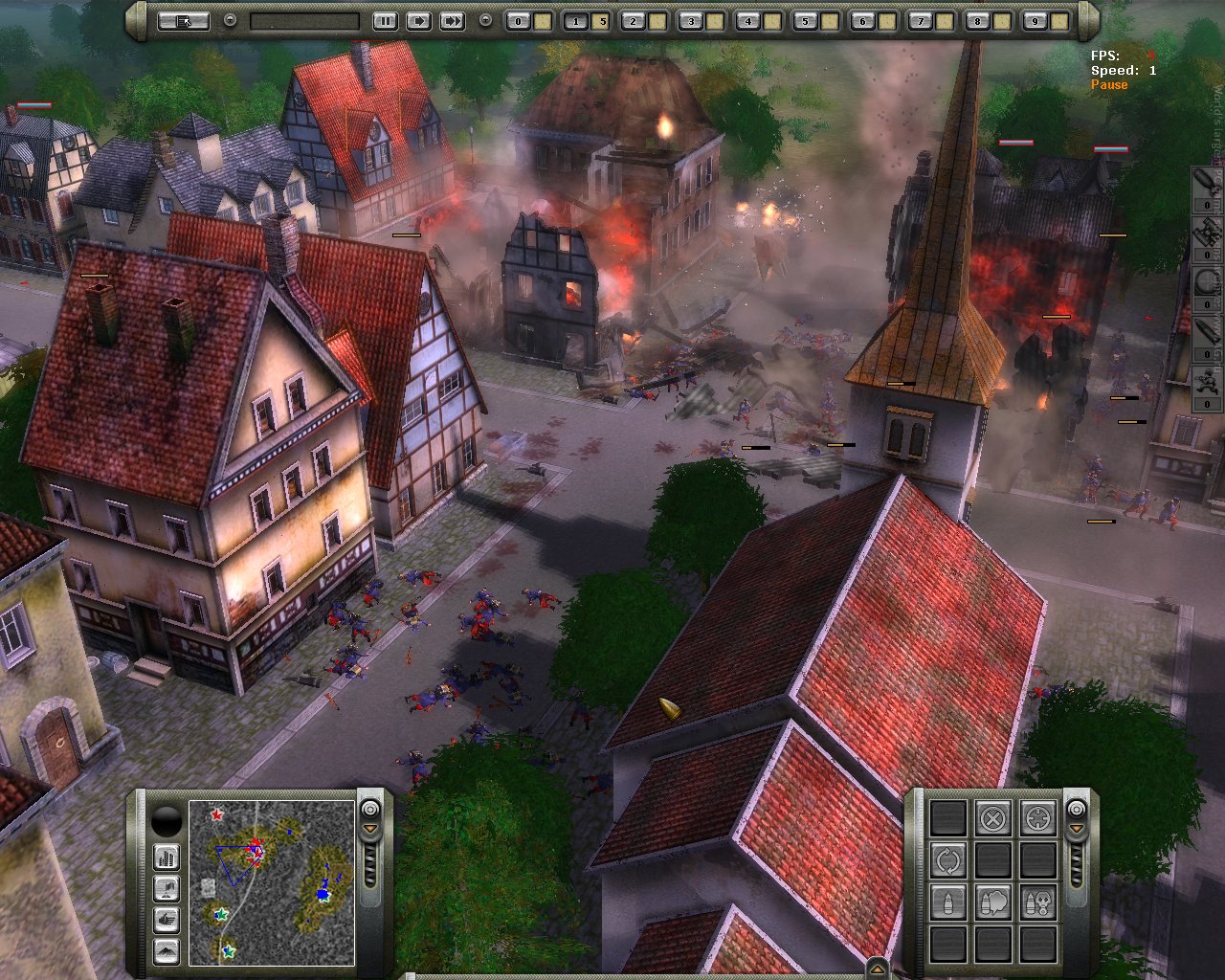Select control group 9
Screen dimensions: 1225x980
point(1035,20)
